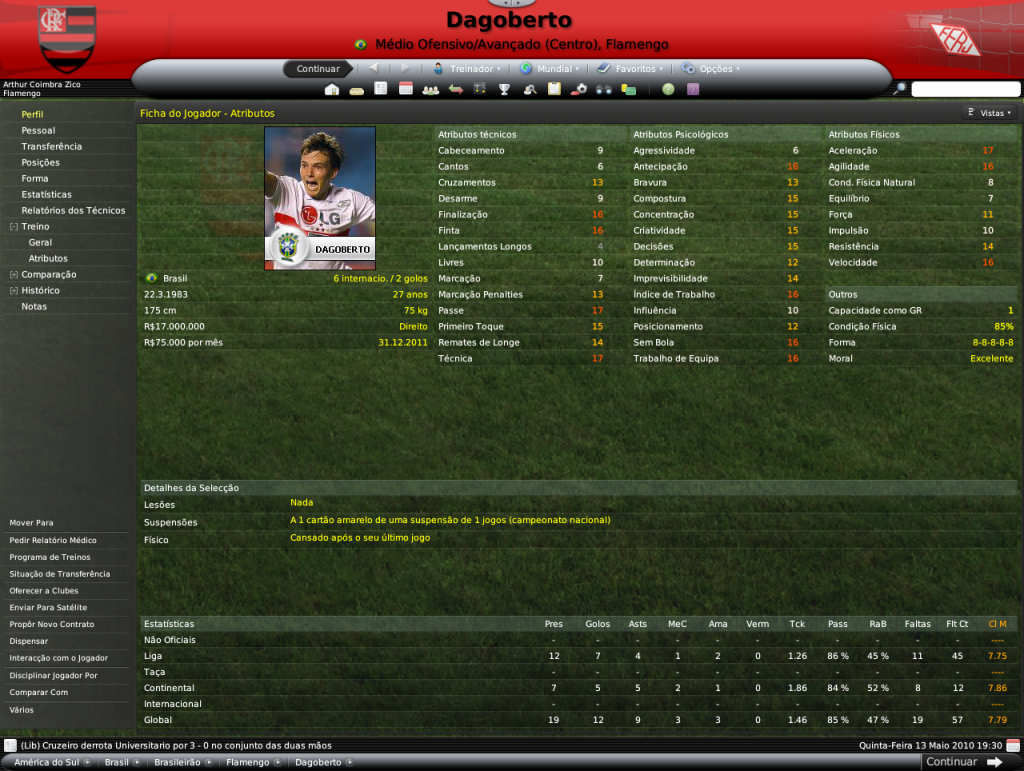Select Pessoal in the side menu
1024x771 pixels.
pyautogui.click(x=38, y=130)
